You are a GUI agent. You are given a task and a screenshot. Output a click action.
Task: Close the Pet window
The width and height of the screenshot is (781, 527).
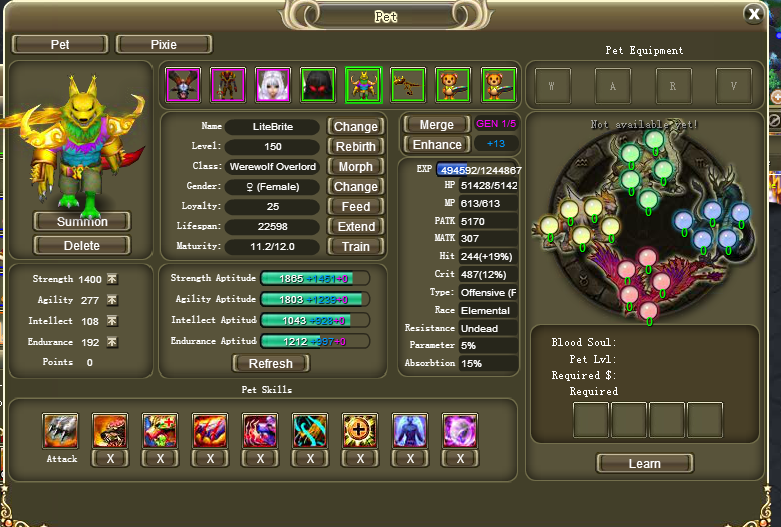click(x=754, y=14)
